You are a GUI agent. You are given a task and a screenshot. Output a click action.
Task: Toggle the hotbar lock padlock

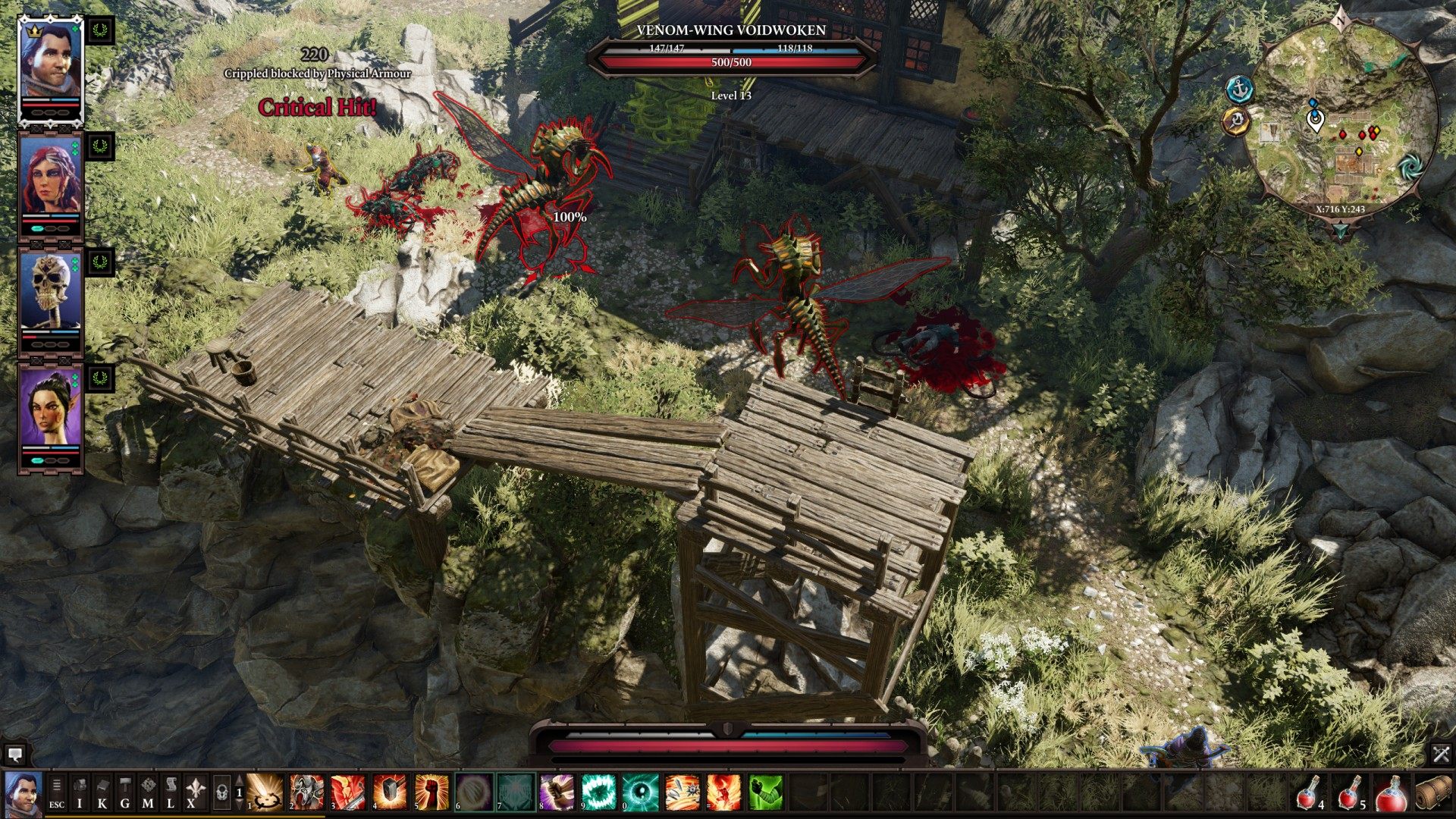click(x=221, y=792)
